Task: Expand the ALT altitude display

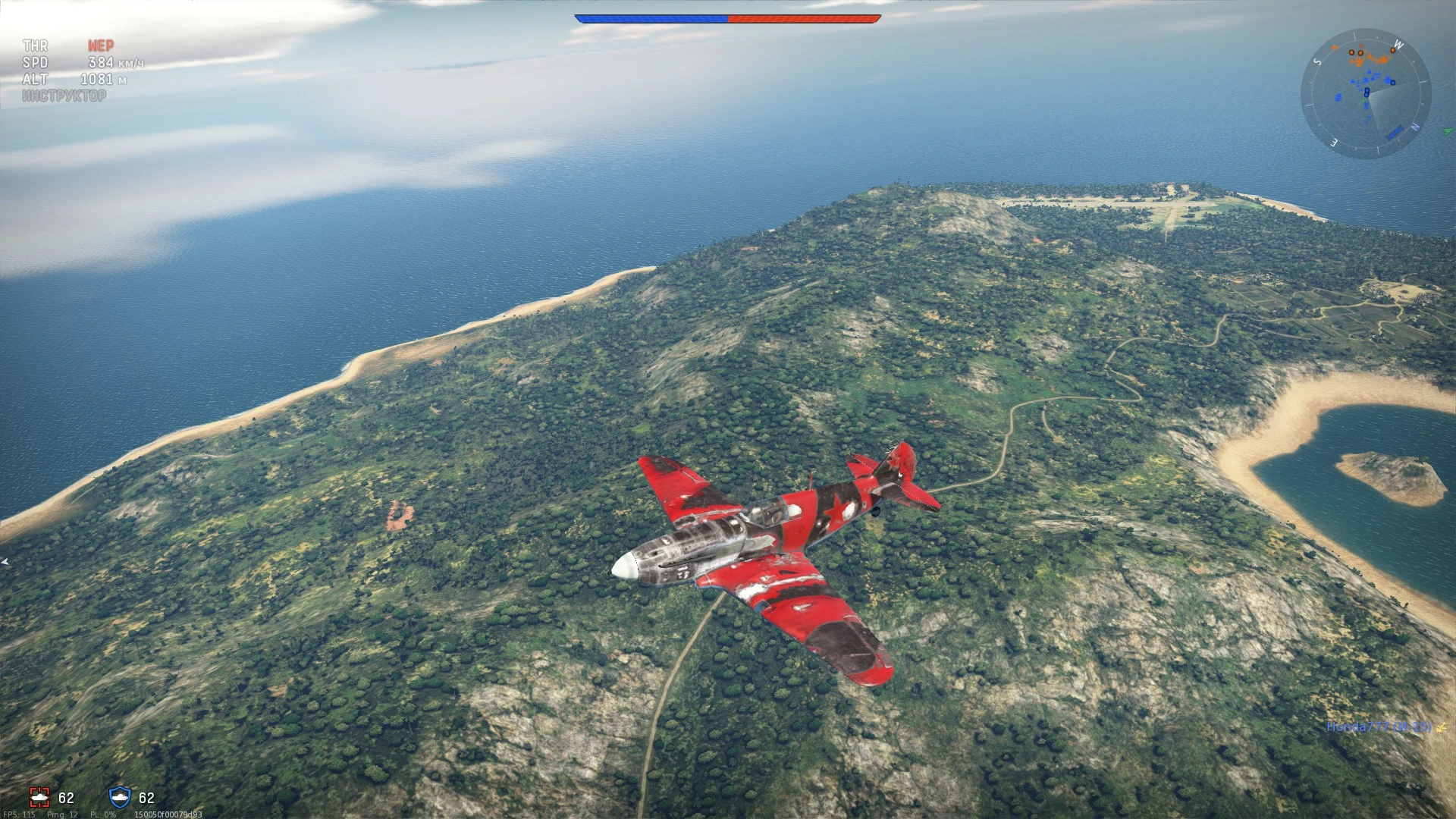Action: [35, 77]
